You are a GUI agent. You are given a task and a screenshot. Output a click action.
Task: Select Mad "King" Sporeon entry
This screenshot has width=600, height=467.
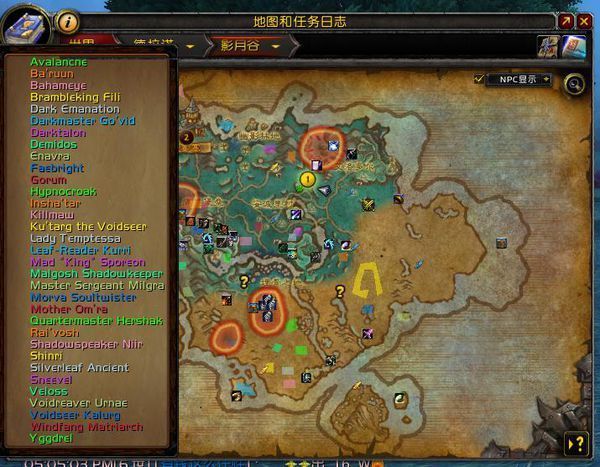click(x=87, y=262)
